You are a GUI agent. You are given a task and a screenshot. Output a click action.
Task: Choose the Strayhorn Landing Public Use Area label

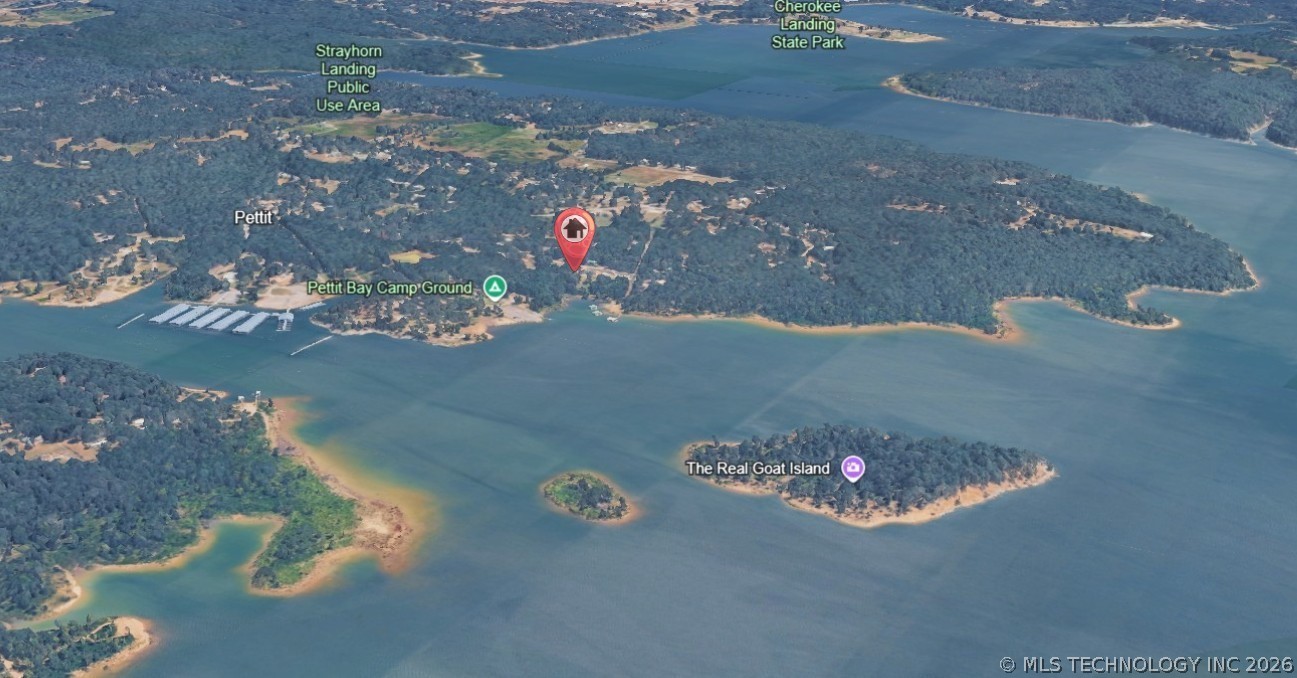[348, 77]
